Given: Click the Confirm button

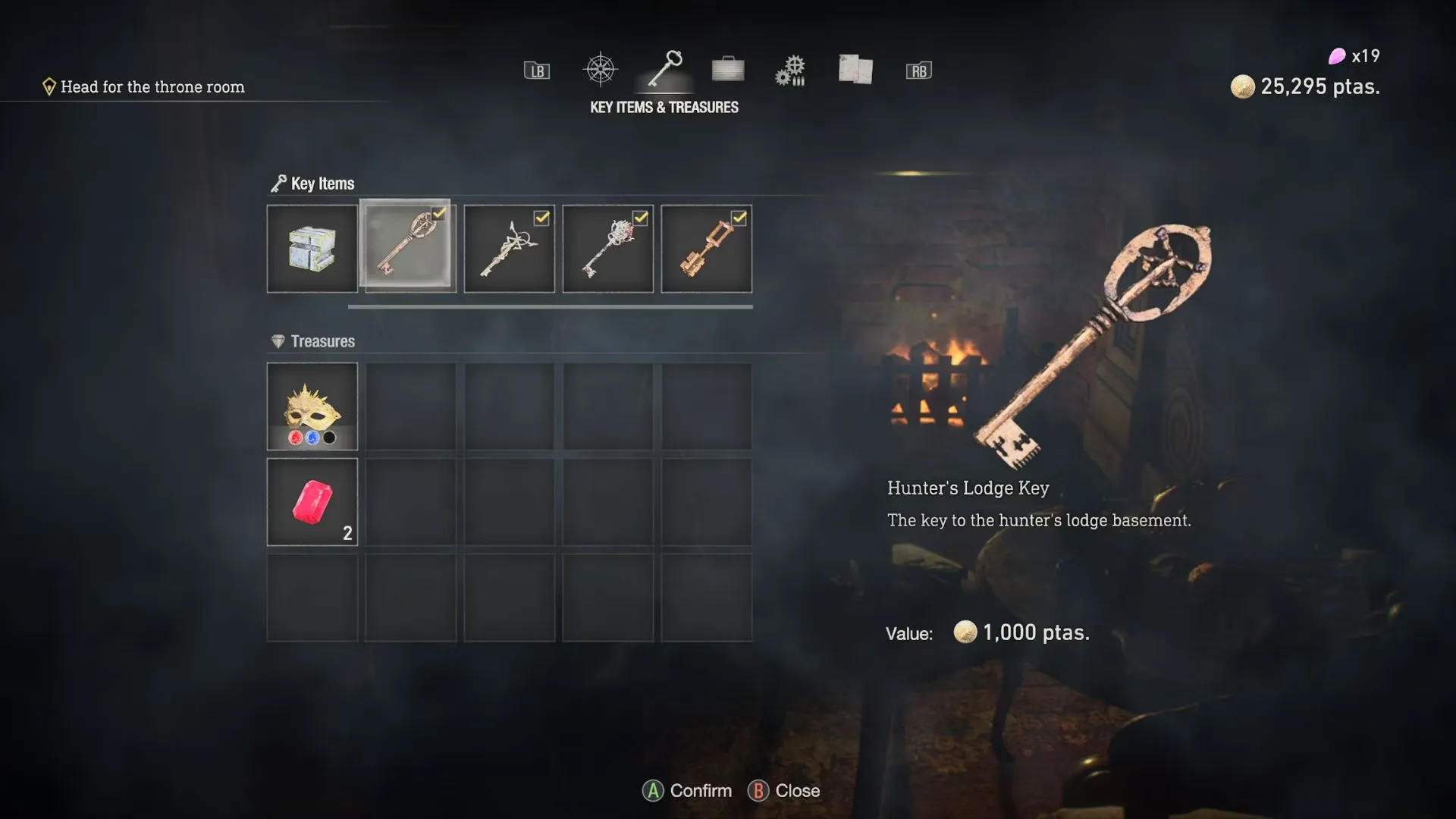Looking at the screenshot, I should coord(688,791).
